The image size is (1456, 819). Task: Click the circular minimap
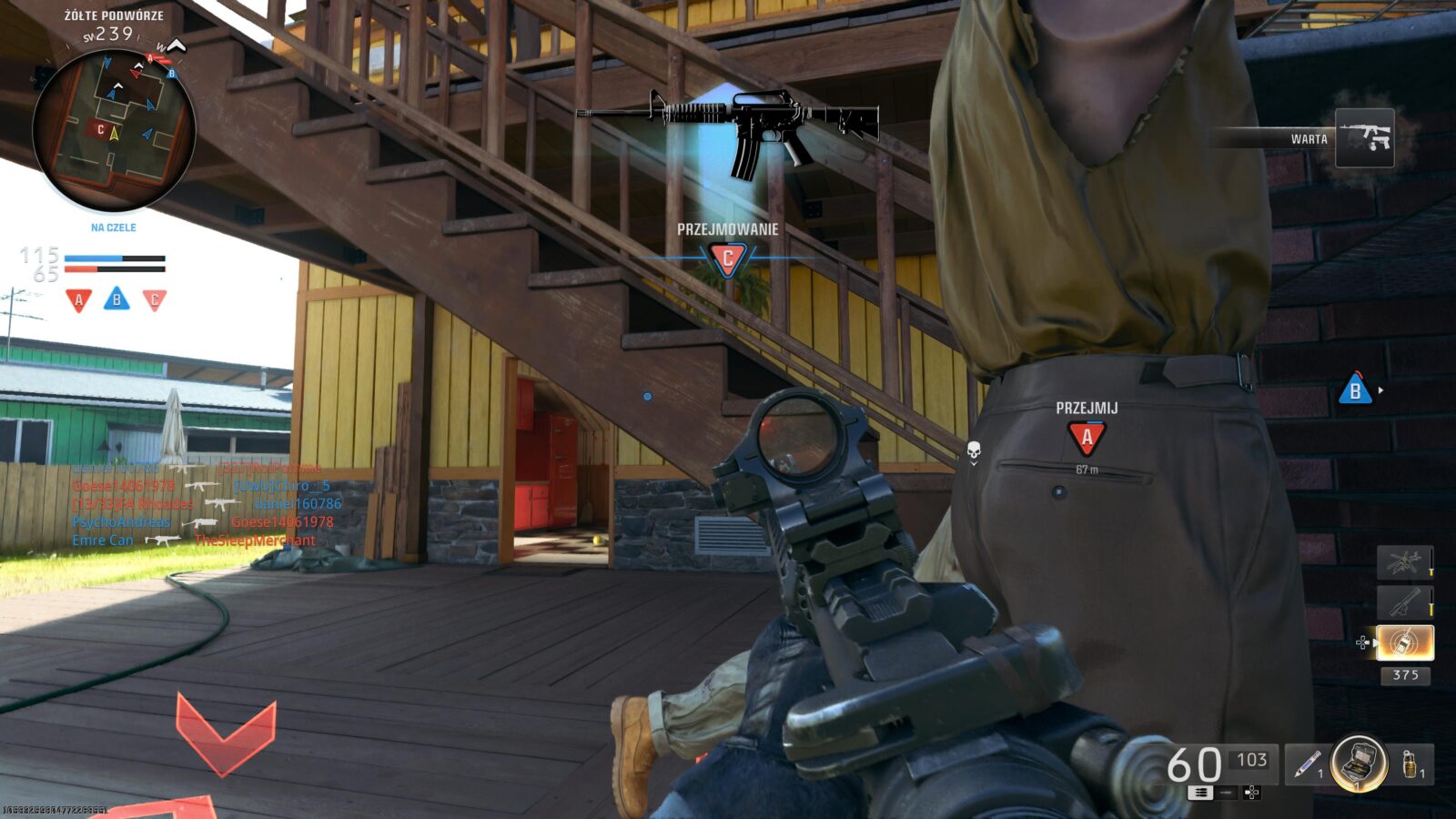point(114,129)
